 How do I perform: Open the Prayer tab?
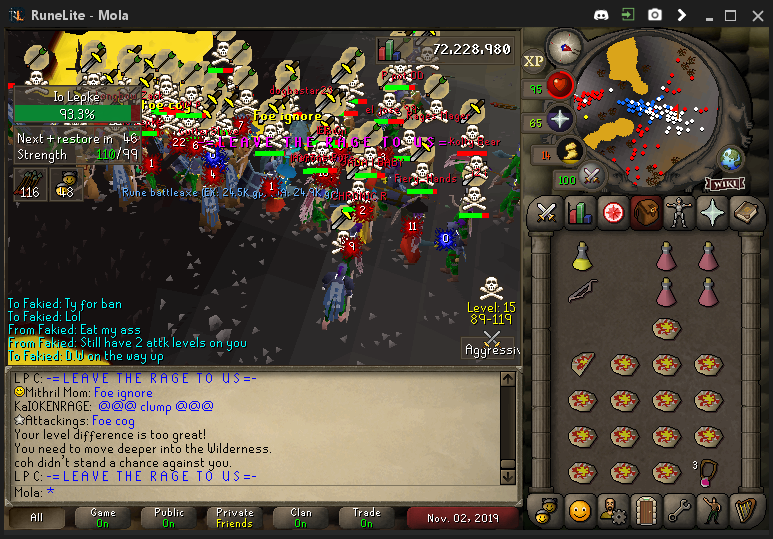point(712,213)
